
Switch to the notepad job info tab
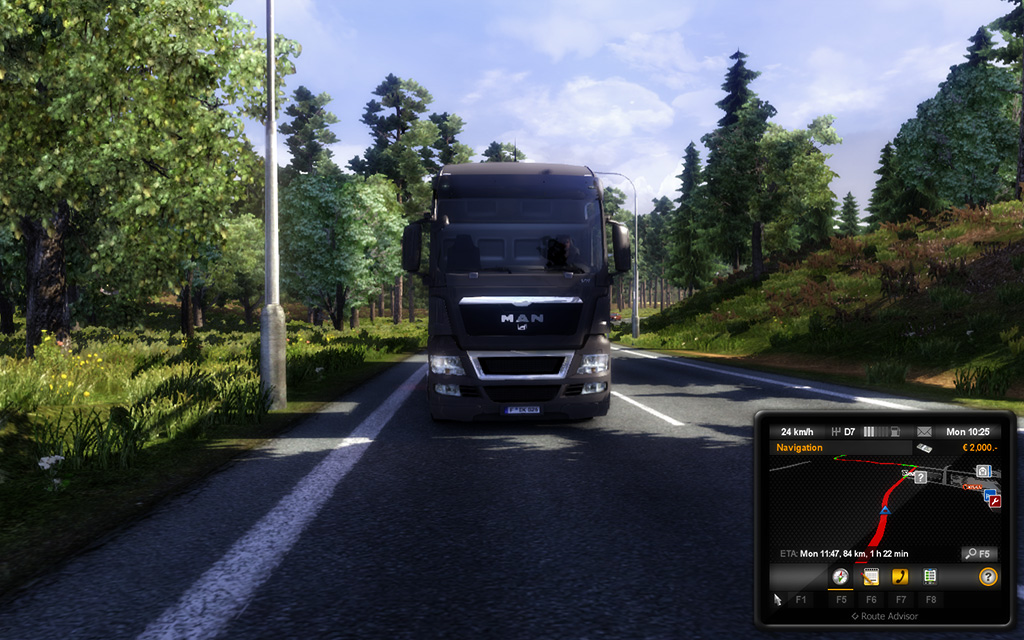(x=870, y=577)
